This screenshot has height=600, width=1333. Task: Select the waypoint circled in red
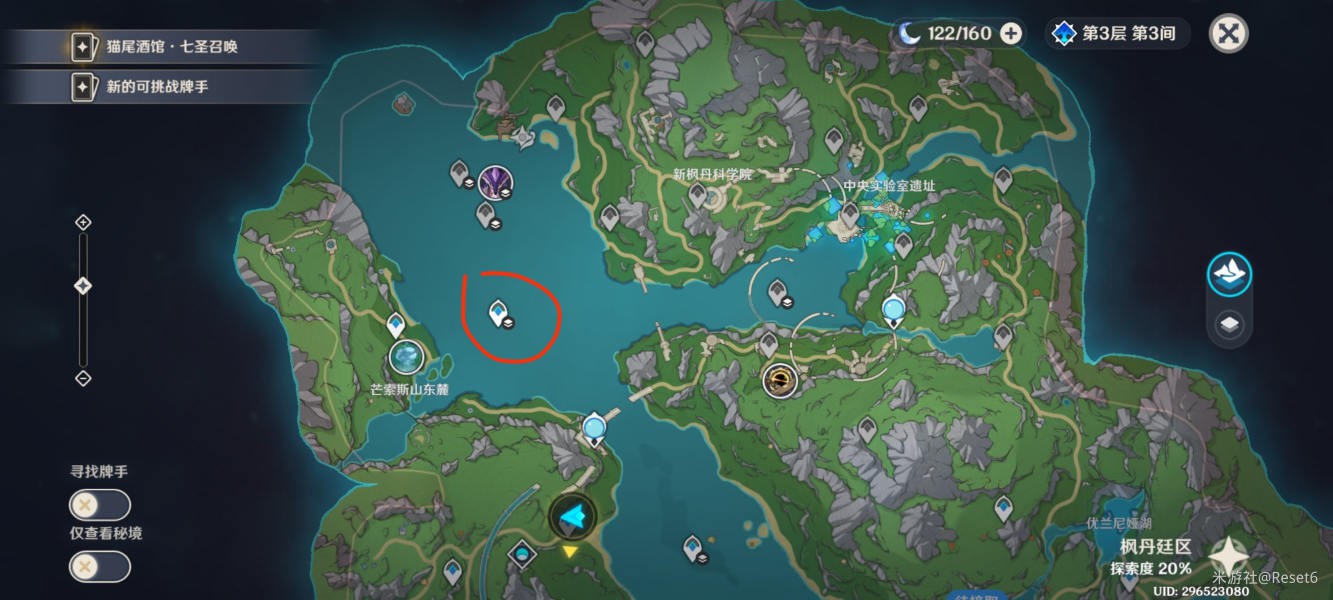498,313
